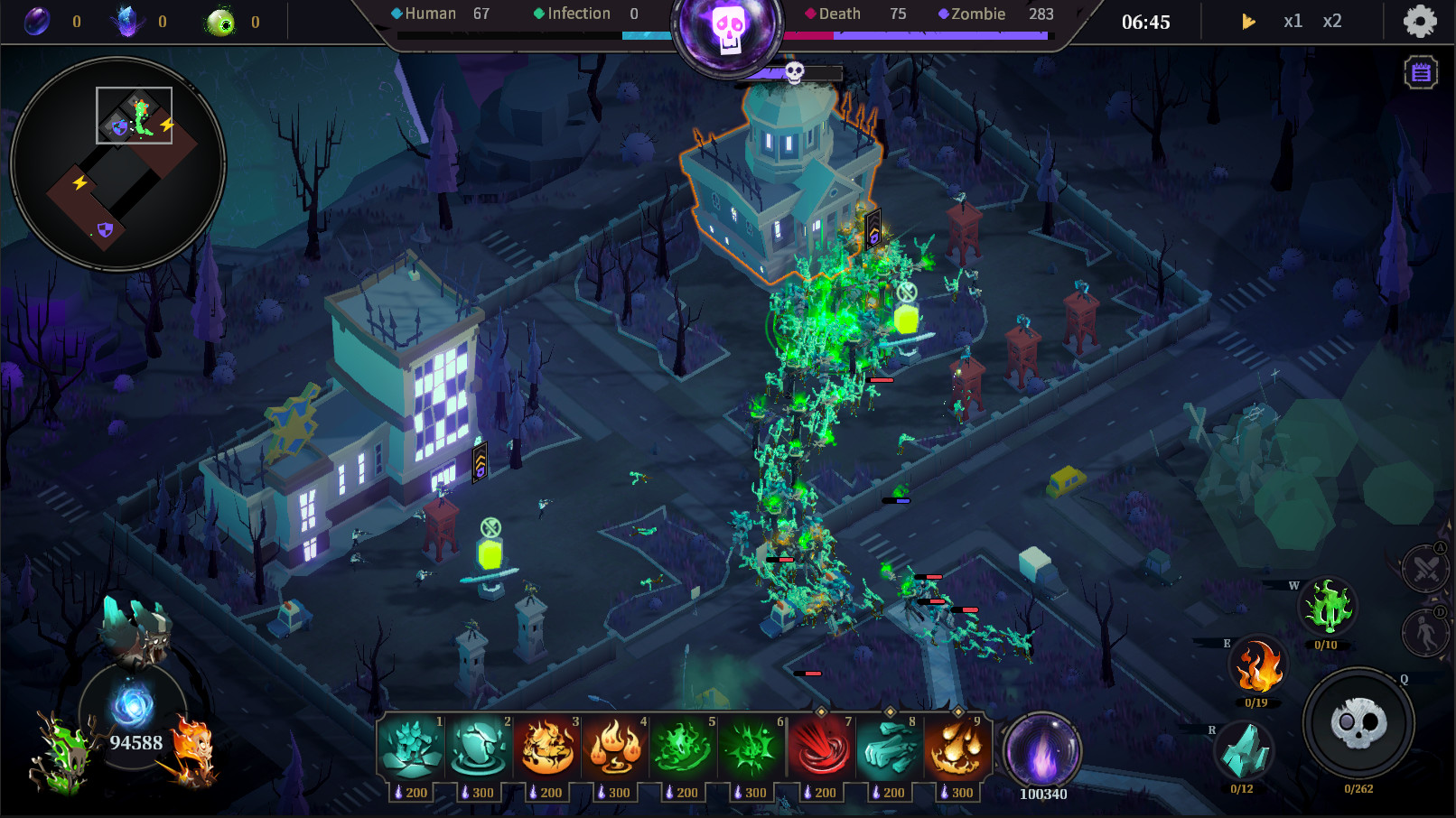Open the boss skull icon at top center
The width and height of the screenshot is (1456, 818).
(728, 25)
